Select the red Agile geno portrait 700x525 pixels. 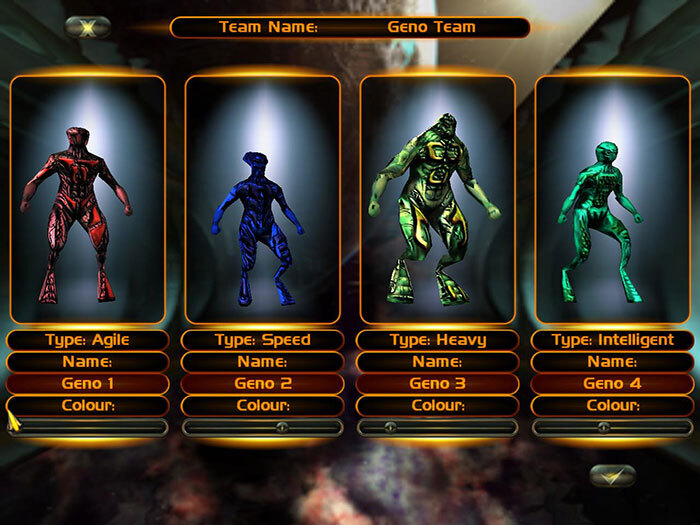(87, 200)
